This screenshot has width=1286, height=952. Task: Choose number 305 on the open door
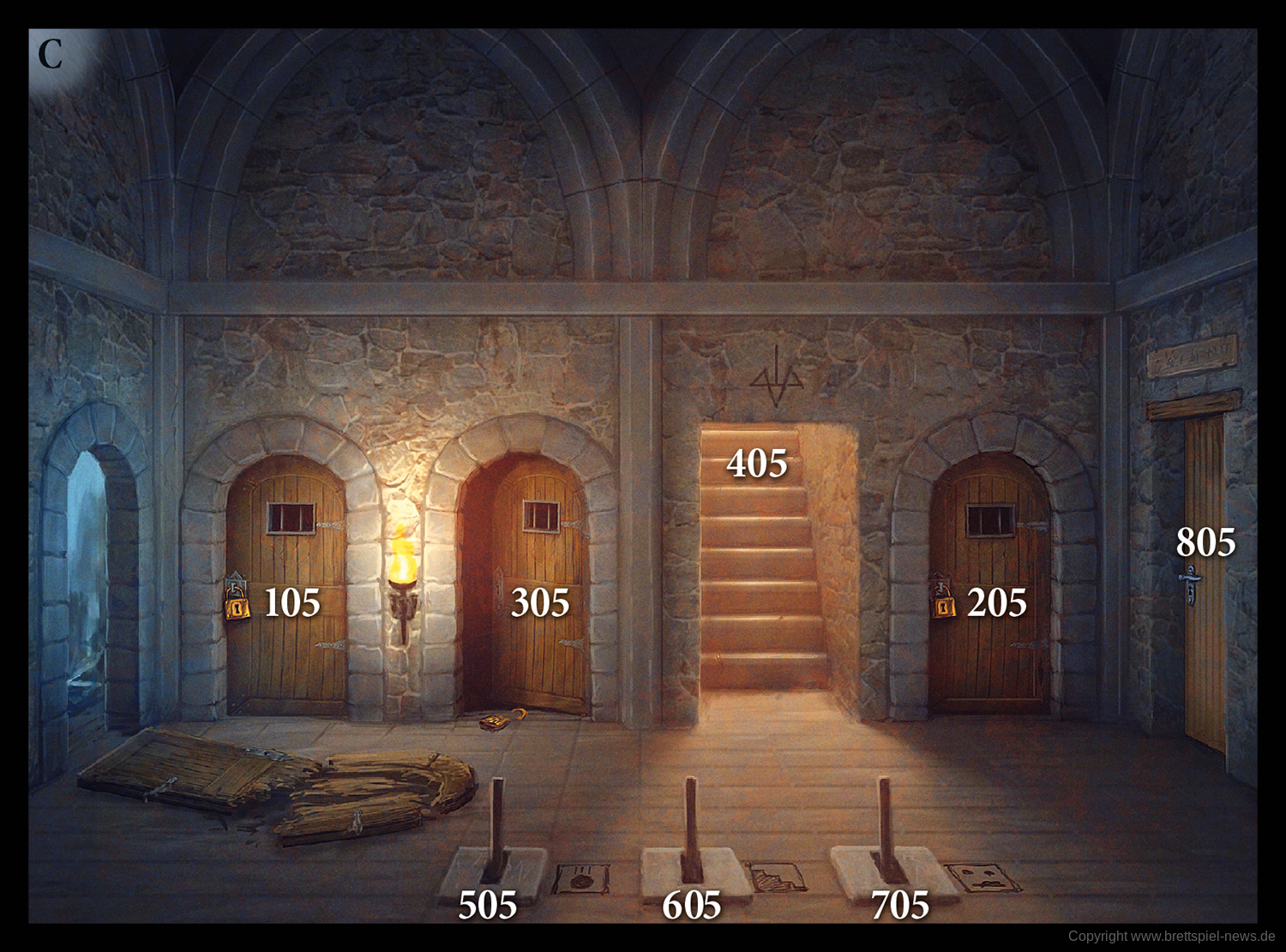540,603
